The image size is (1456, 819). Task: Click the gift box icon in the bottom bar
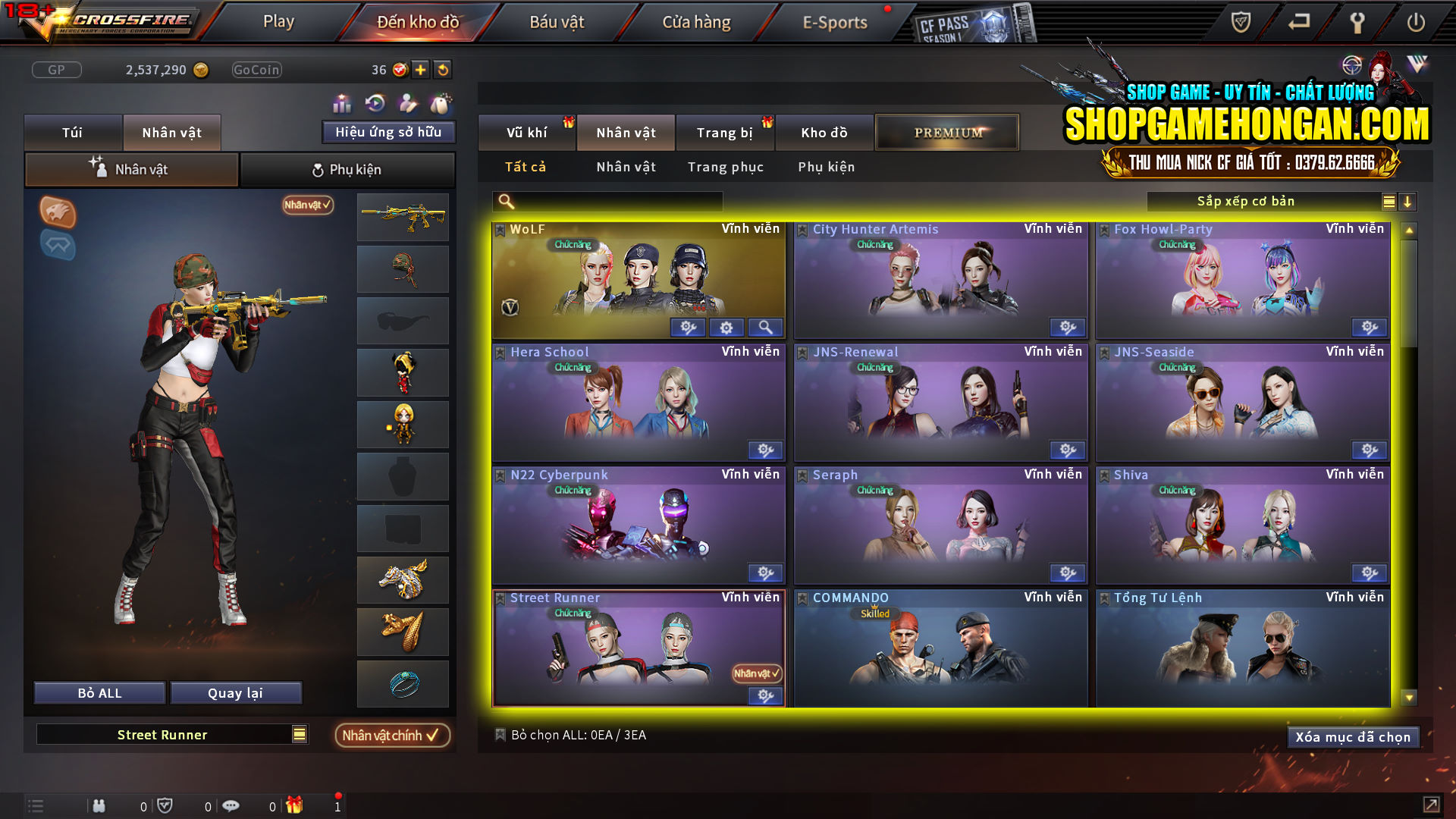point(296,805)
